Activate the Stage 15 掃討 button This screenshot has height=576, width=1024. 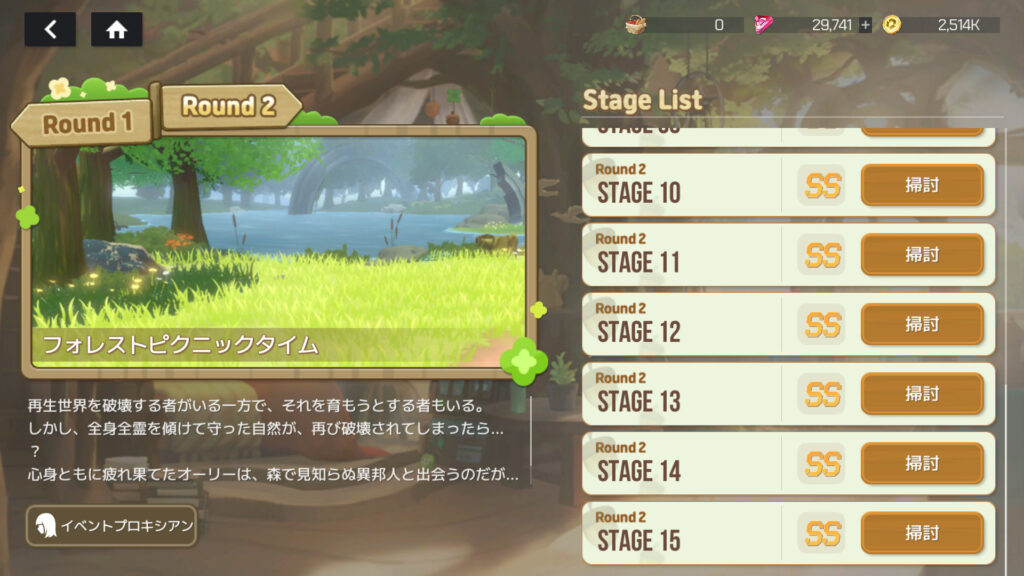pos(922,533)
